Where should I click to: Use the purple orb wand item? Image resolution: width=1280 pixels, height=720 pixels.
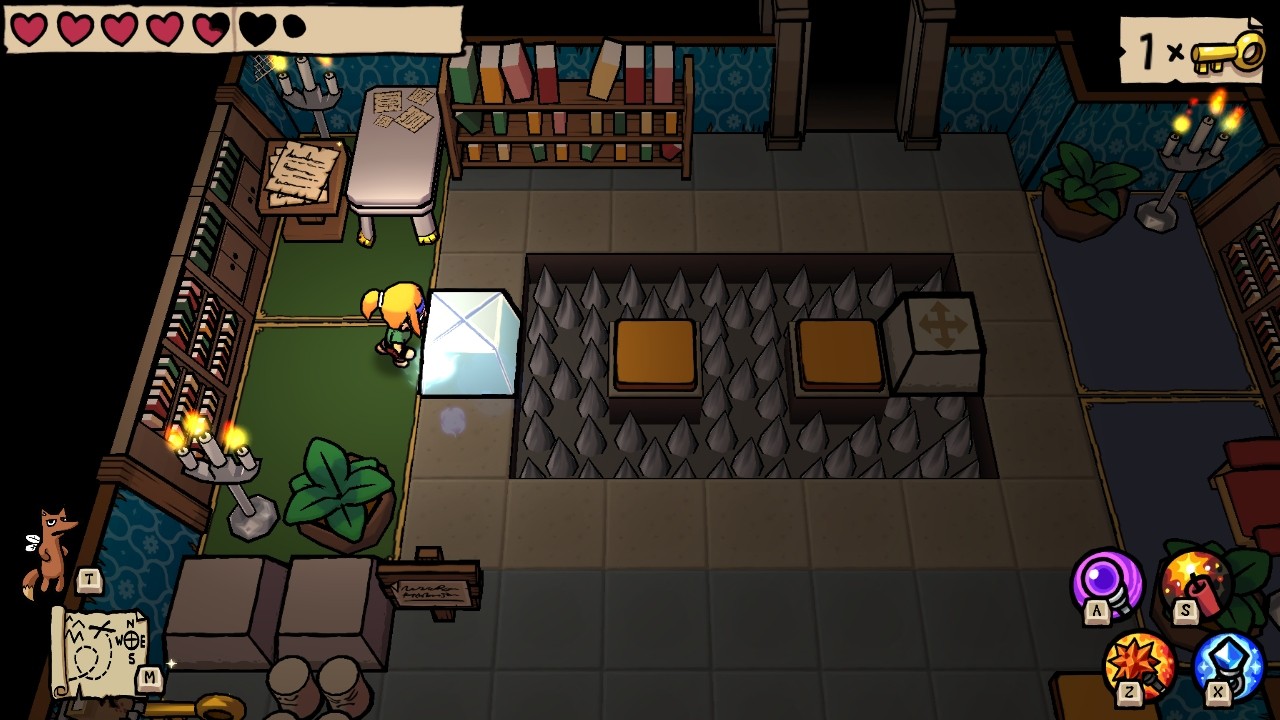tap(1107, 582)
